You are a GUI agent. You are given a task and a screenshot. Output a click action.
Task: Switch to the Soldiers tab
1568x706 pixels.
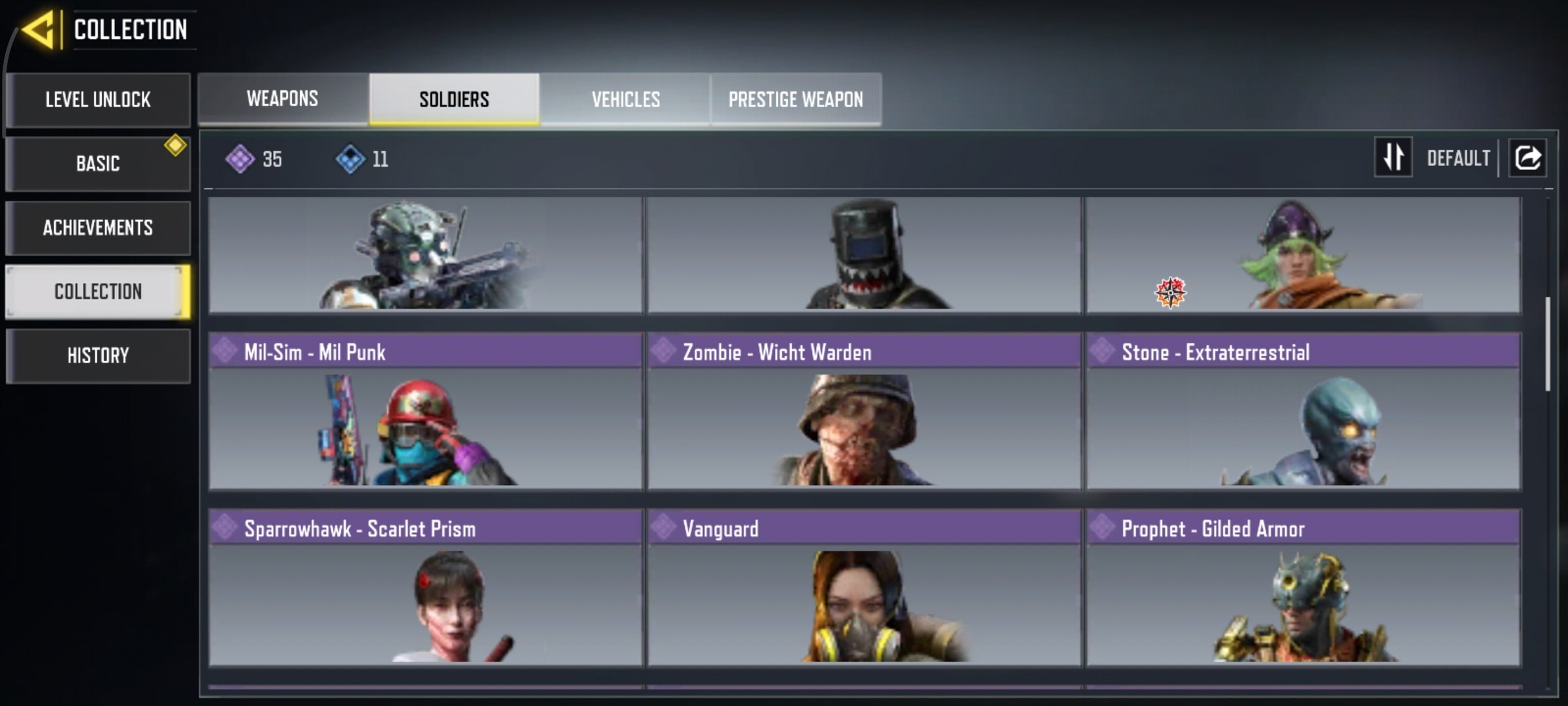tap(454, 99)
